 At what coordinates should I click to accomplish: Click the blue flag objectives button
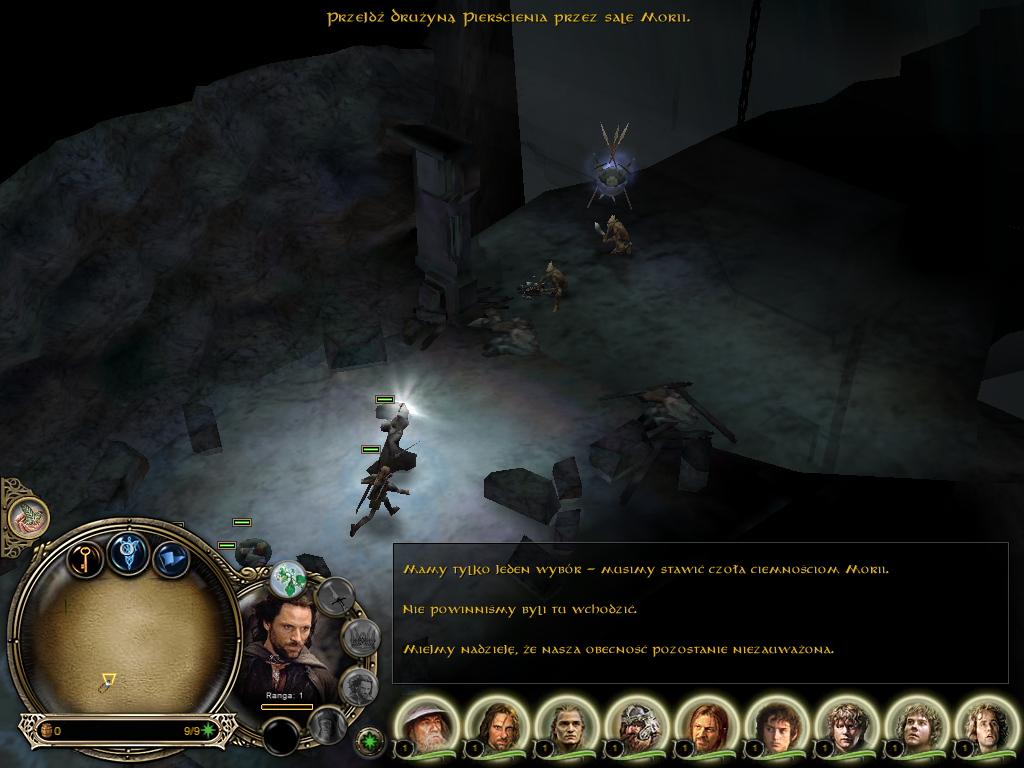171,558
